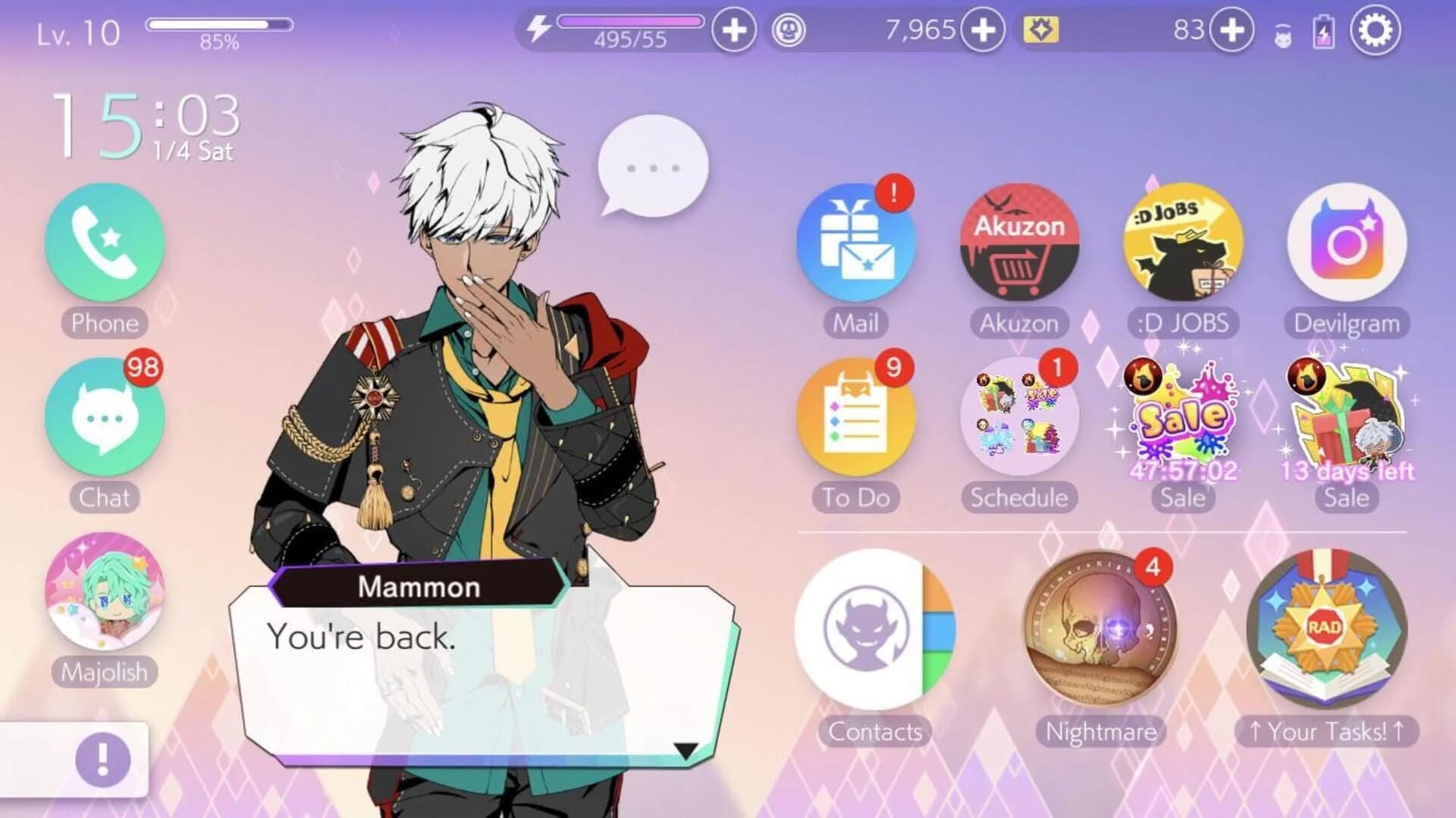The width and height of the screenshot is (1456, 818).
Task: Open Chat with 98 unread messages
Action: 105,418
